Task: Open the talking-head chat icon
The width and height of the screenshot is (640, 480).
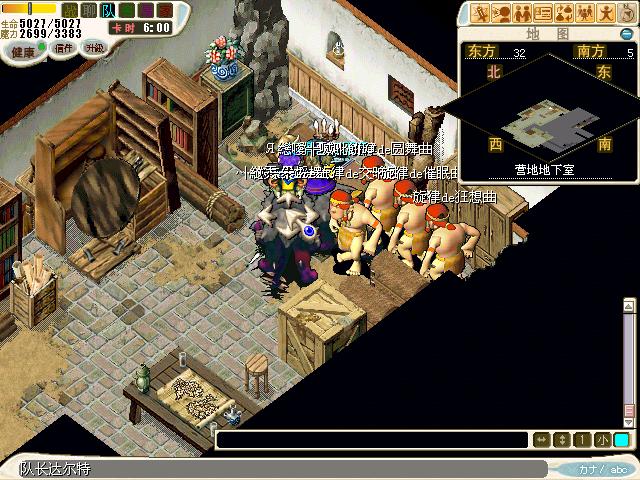Action: 503,13
